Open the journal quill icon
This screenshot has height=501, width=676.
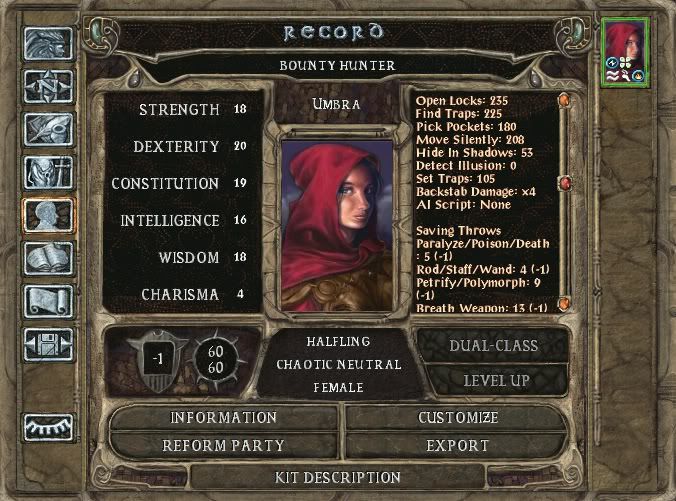tap(47, 130)
